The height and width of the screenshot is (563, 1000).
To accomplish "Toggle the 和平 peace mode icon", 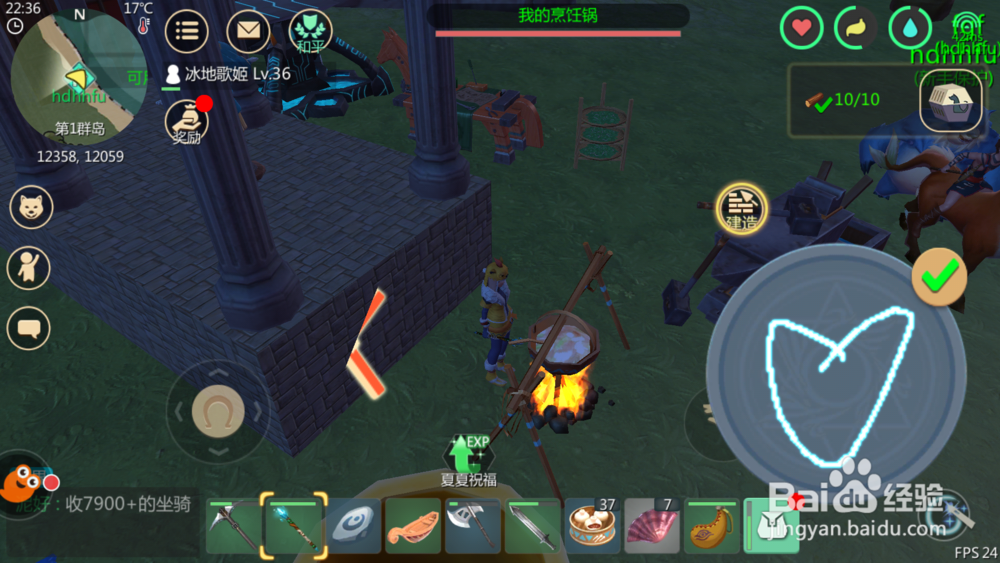I will [310, 30].
